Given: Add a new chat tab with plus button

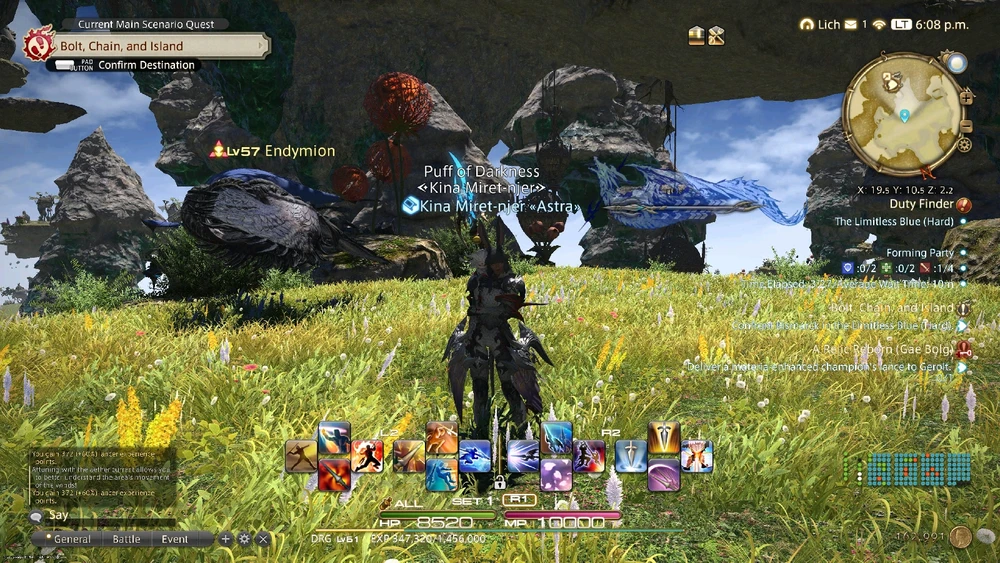Looking at the screenshot, I should click(x=226, y=539).
